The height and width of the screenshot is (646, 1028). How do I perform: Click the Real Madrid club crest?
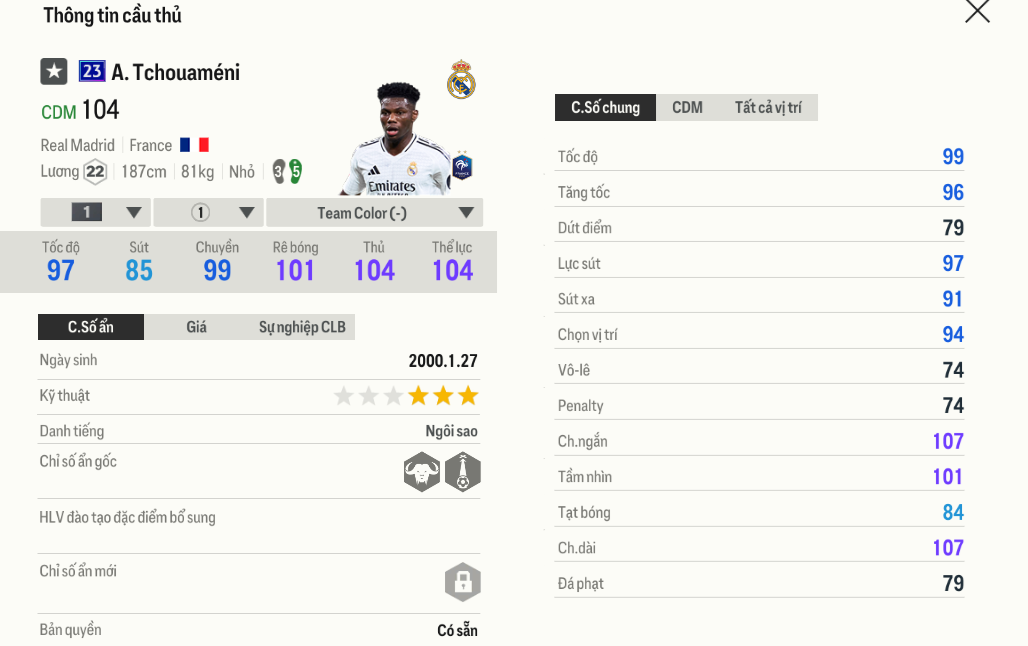(x=461, y=81)
